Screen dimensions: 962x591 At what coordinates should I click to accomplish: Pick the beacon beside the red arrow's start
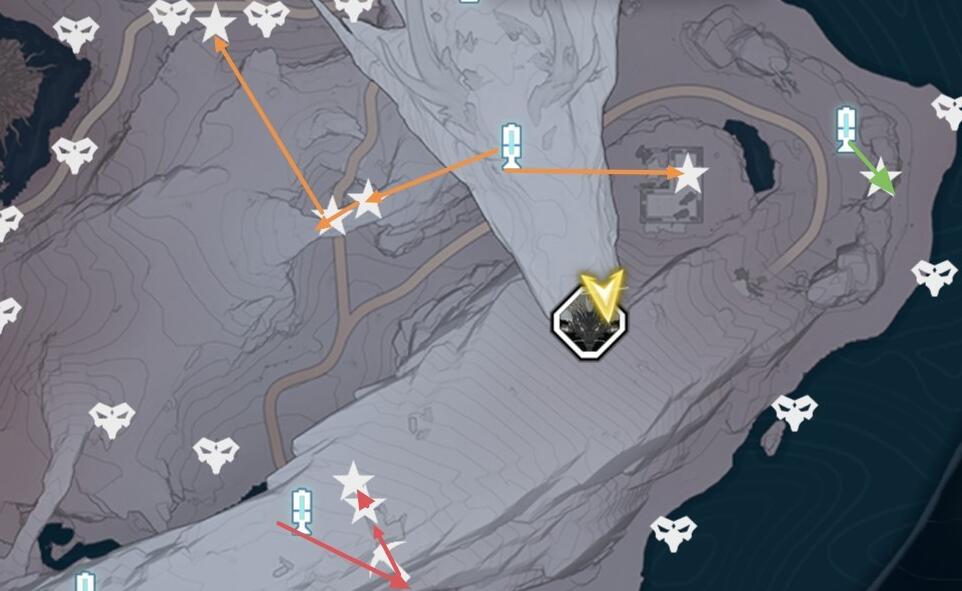pyautogui.click(x=301, y=510)
